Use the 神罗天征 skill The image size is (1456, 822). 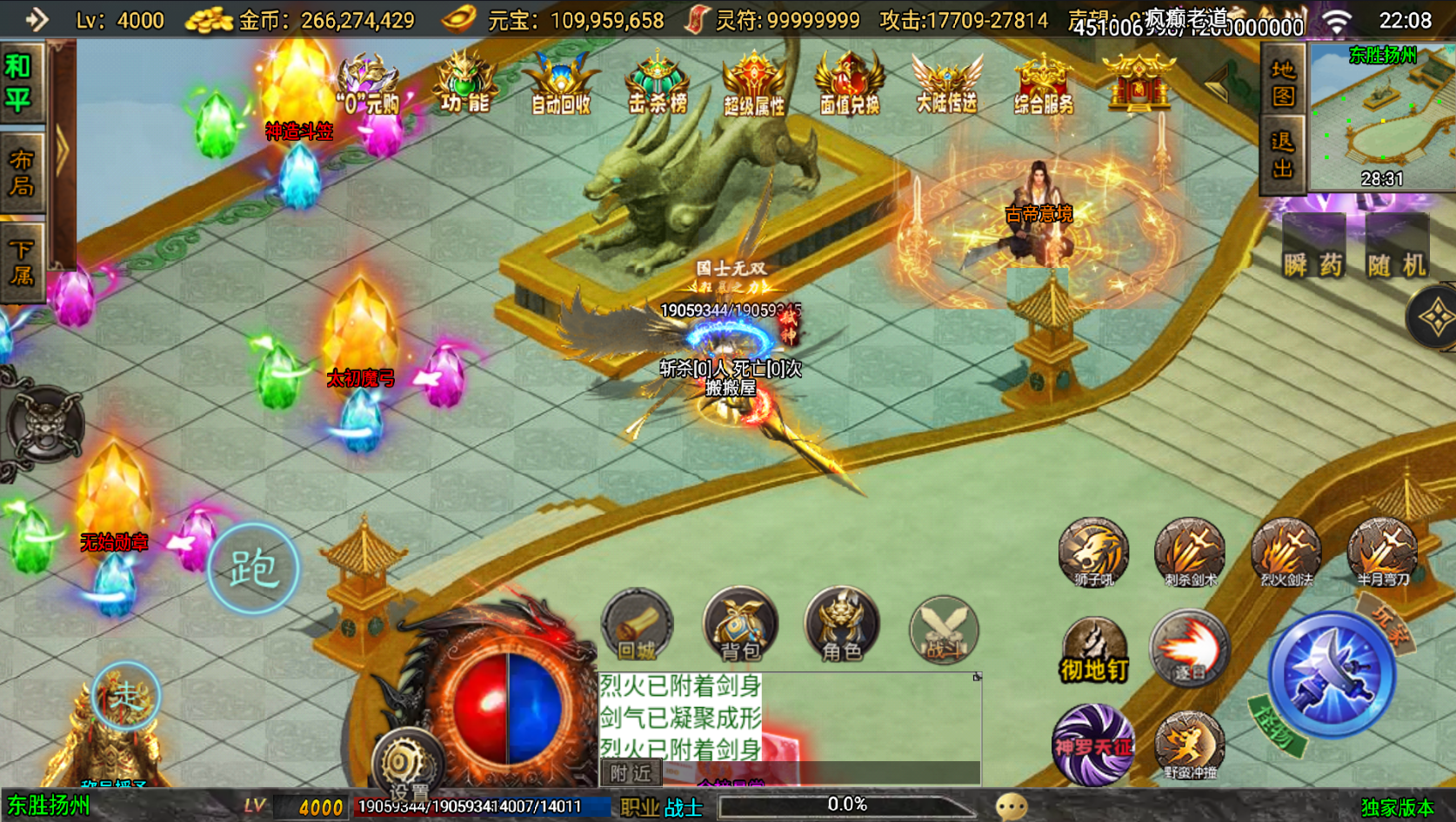(1093, 746)
